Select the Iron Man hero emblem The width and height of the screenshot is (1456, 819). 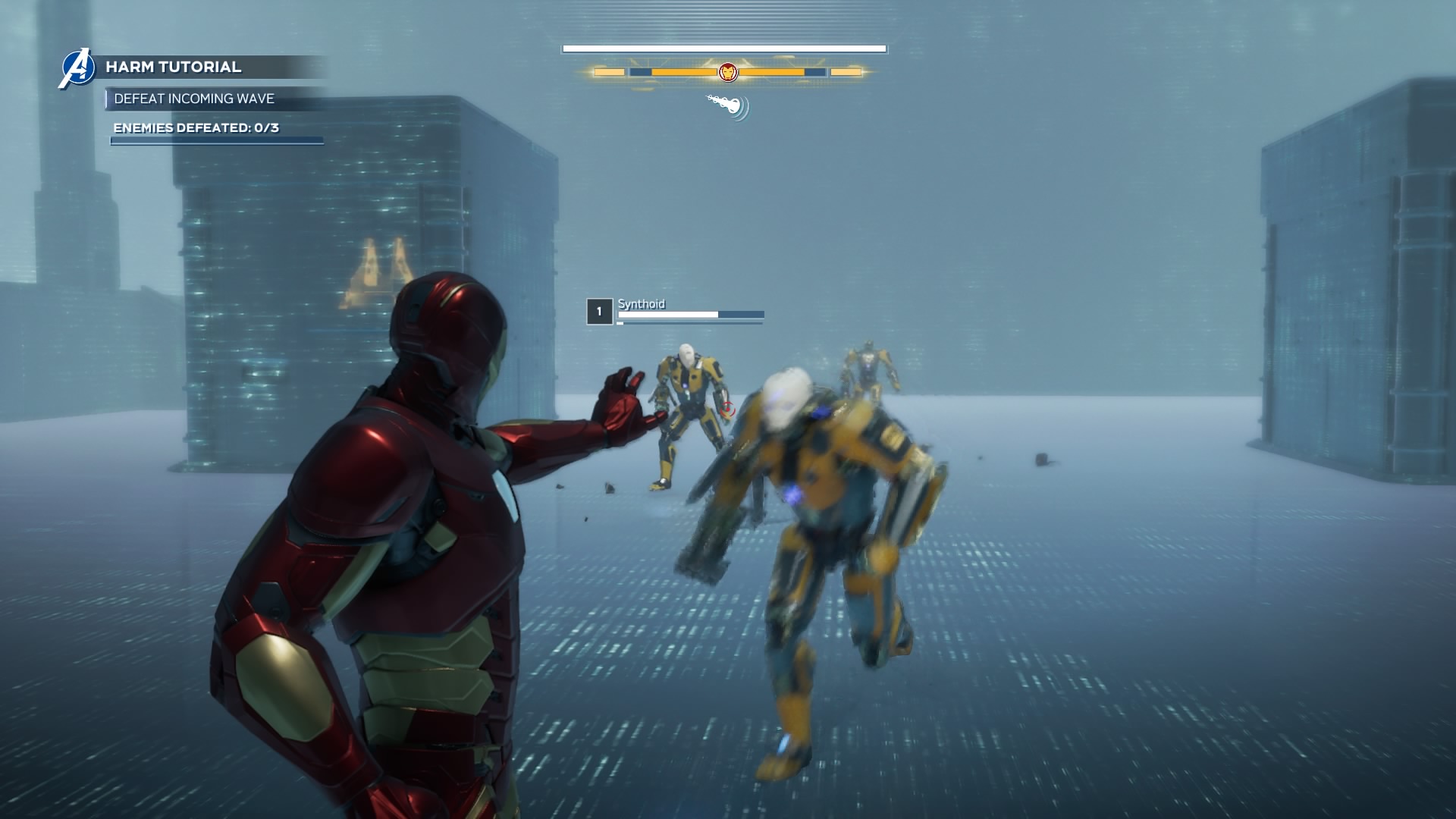pyautogui.click(x=727, y=72)
